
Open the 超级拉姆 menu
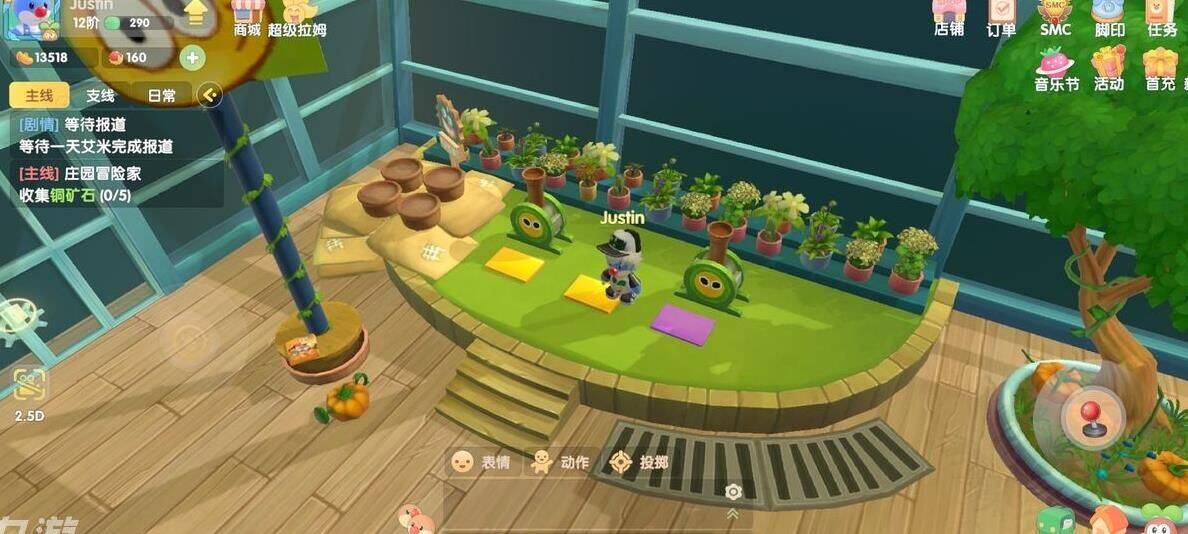point(297,19)
